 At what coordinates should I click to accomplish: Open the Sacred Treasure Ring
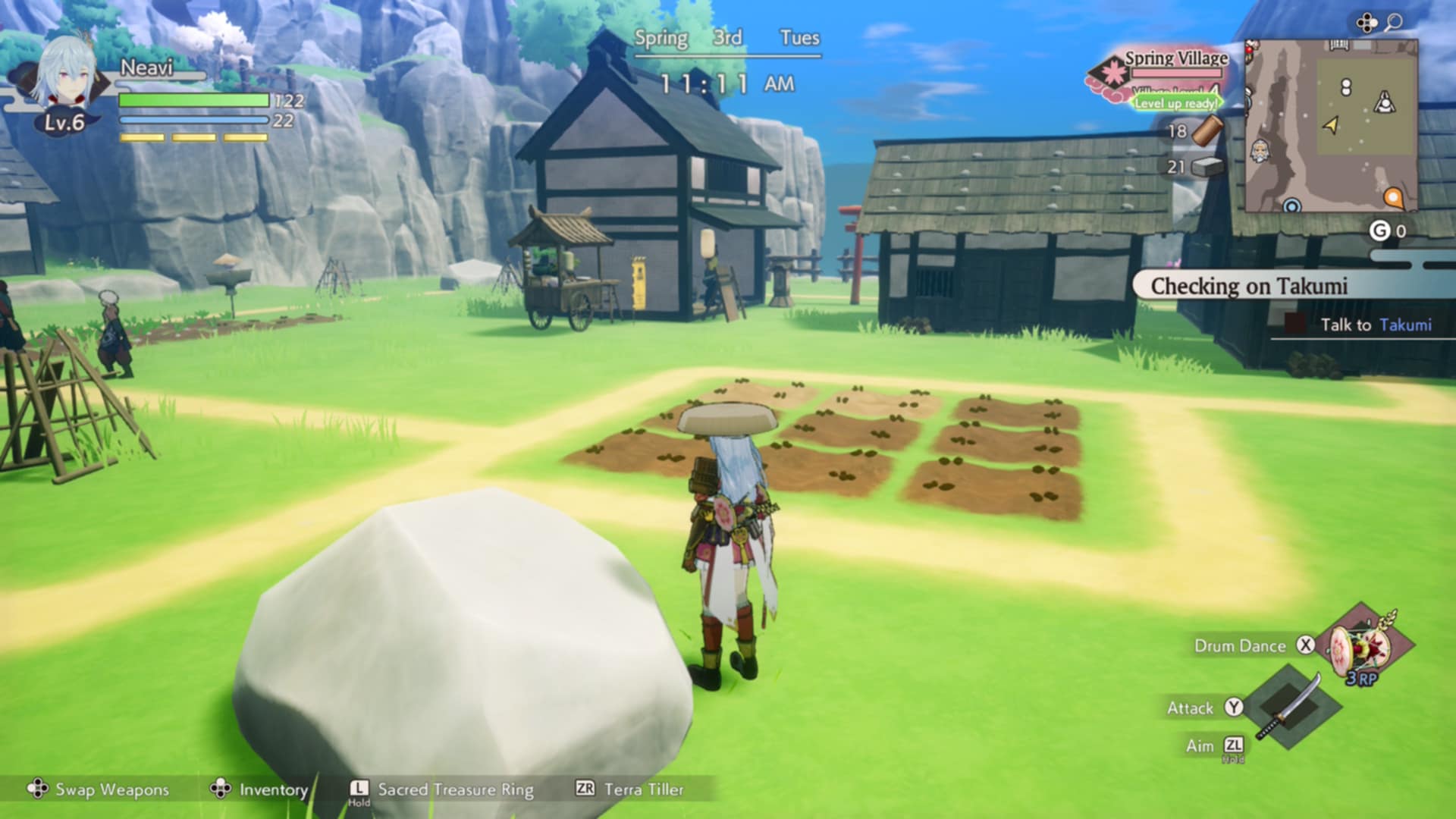coord(455,789)
